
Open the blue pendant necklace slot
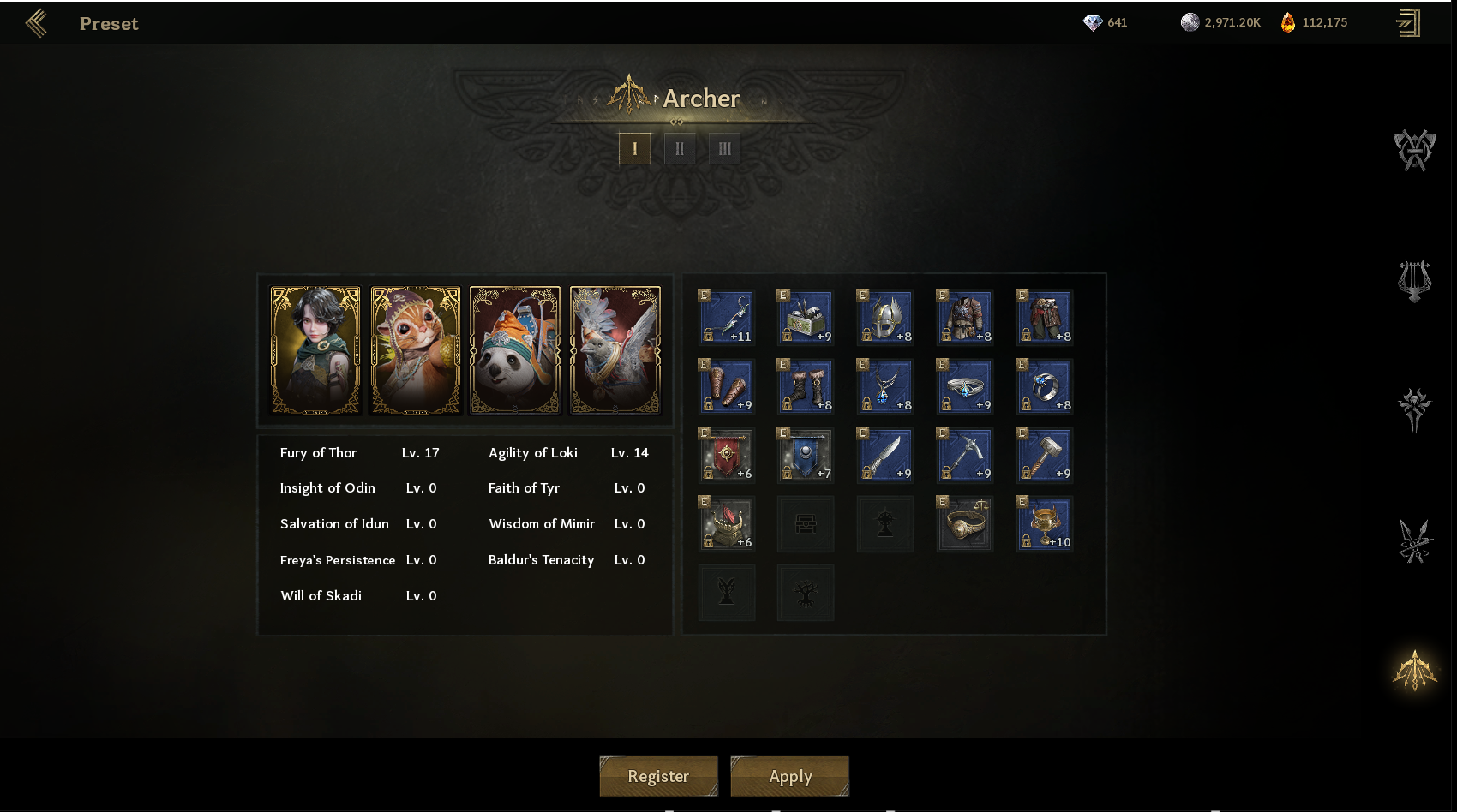coord(885,386)
